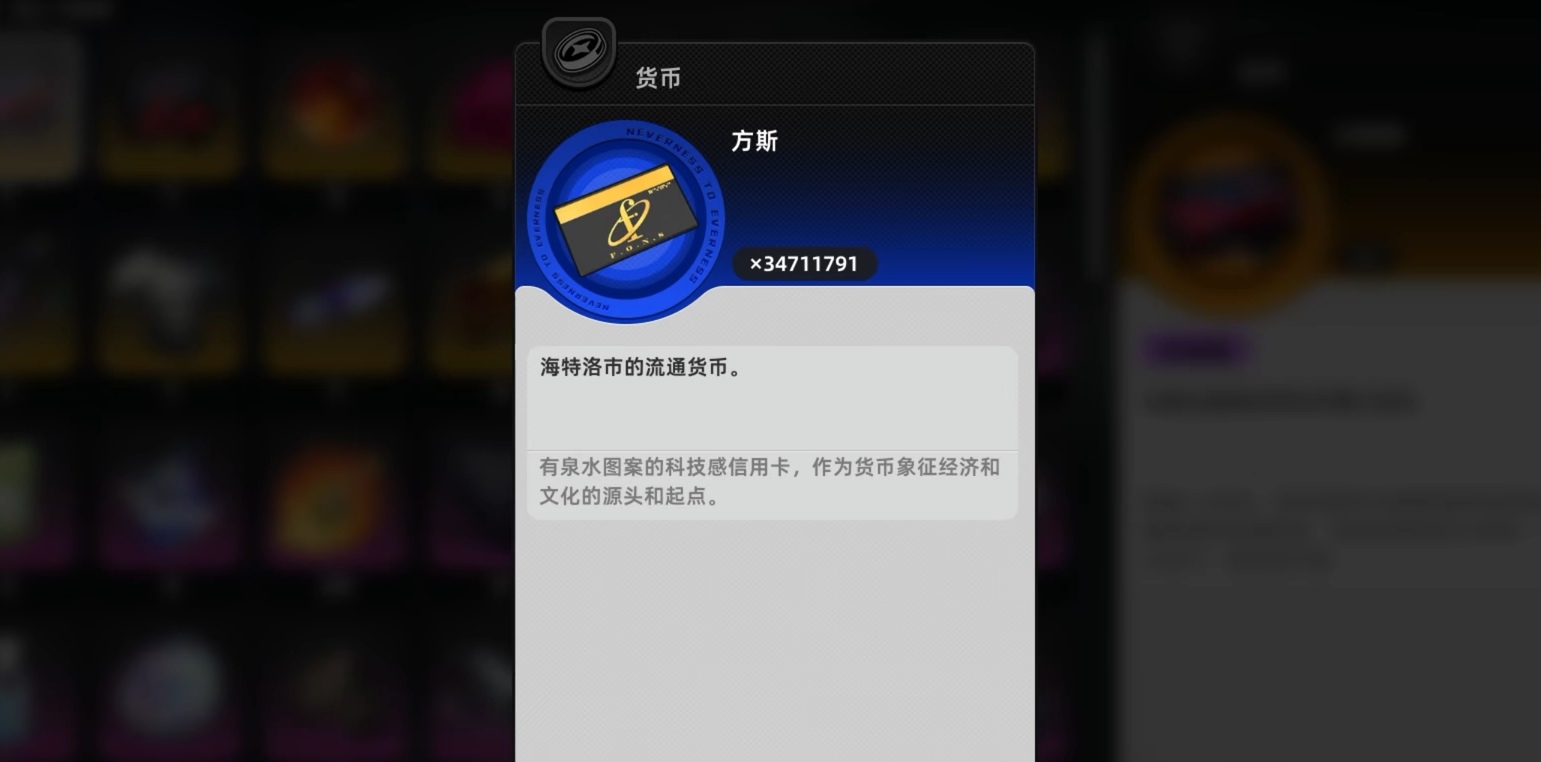
Task: Click the ×34711791 quantity badge
Action: [x=804, y=263]
